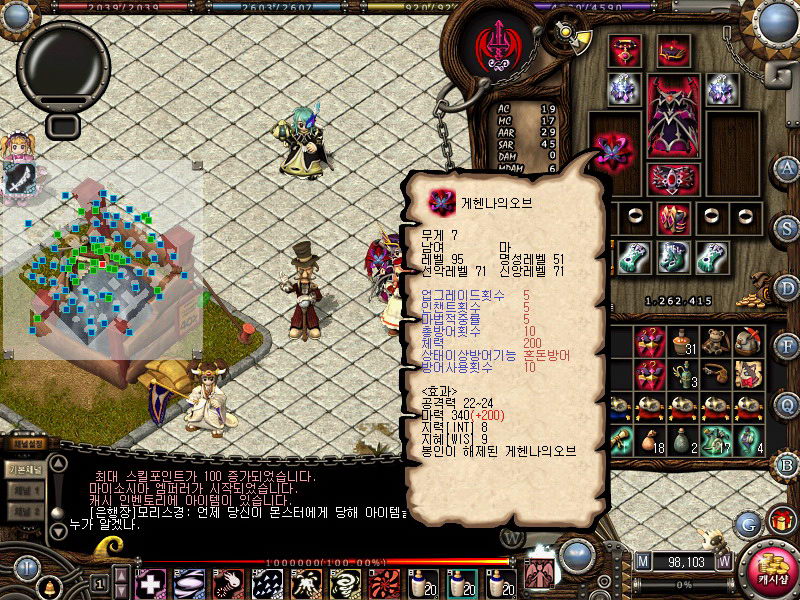Open the red gift box icon

pos(780,521)
